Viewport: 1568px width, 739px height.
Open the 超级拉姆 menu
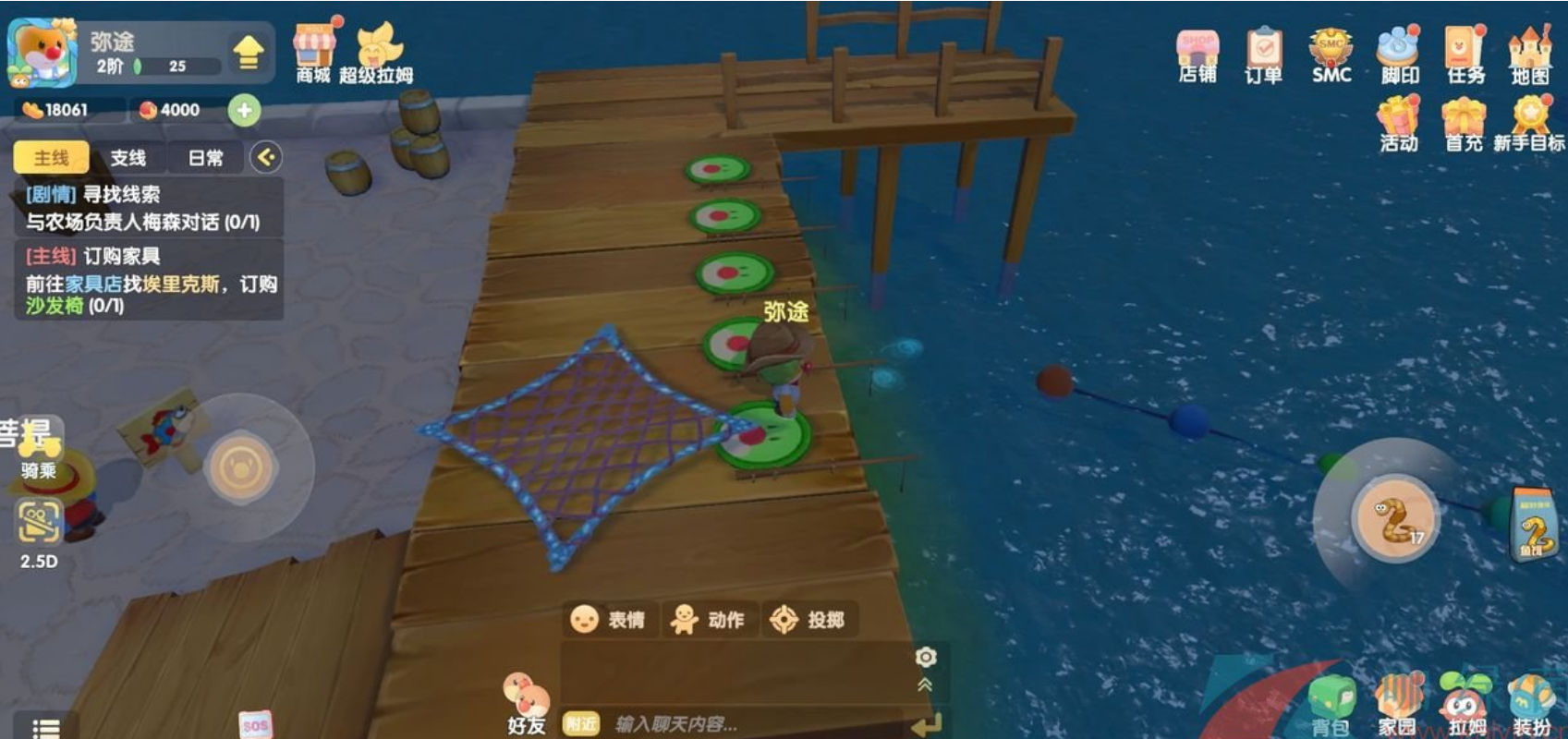click(376, 53)
